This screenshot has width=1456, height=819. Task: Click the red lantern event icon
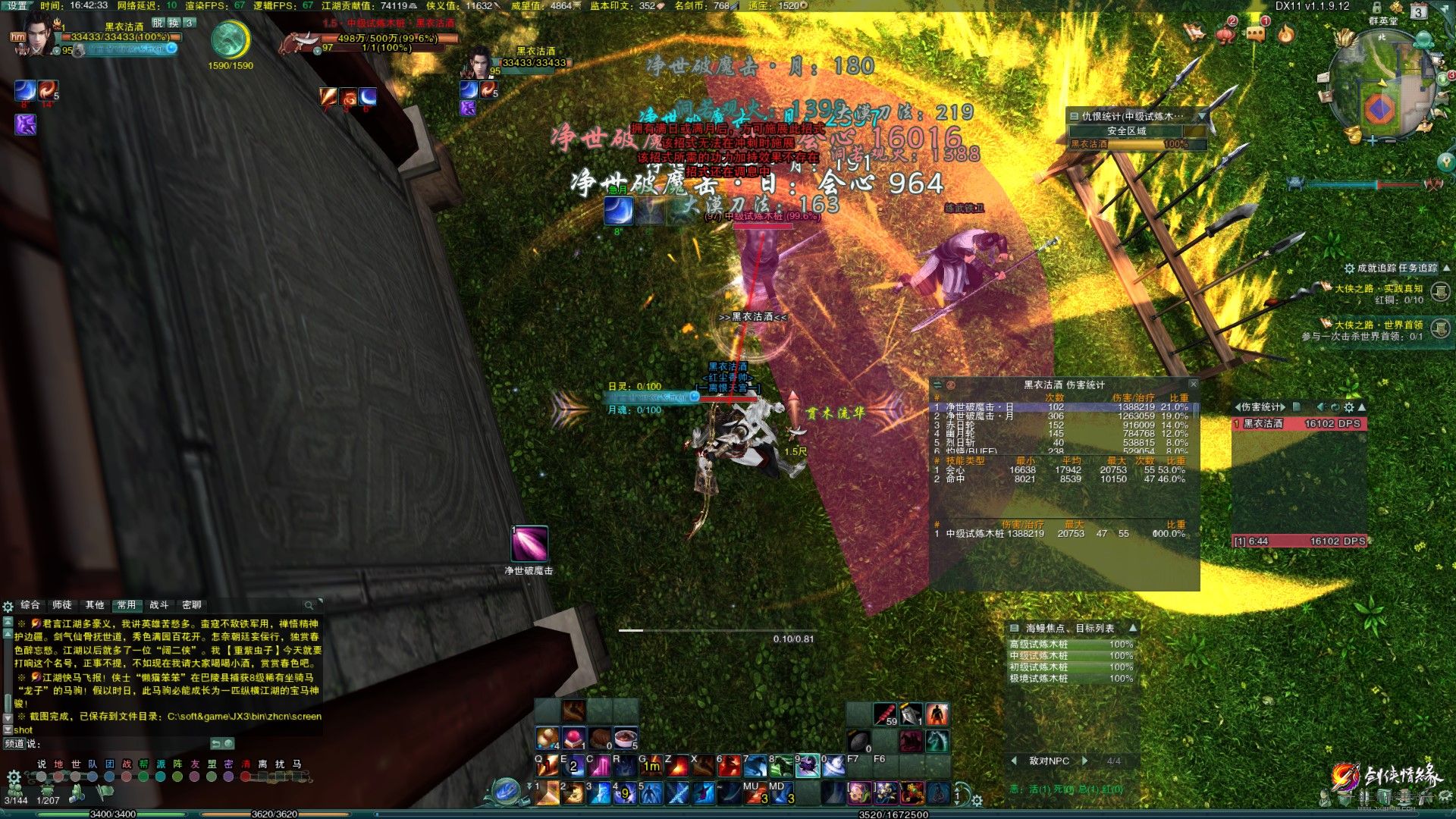pyautogui.click(x=1225, y=33)
